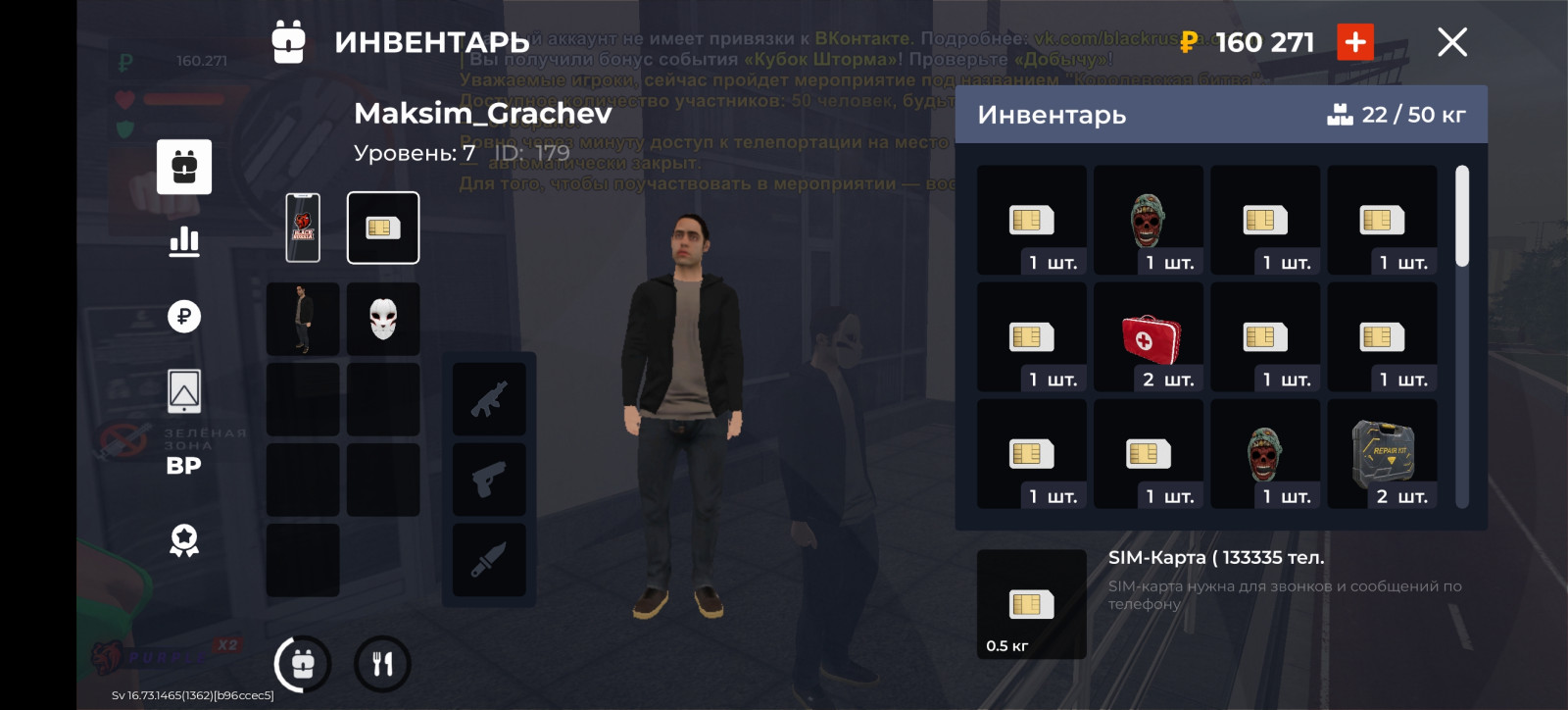Select the assault rifle weapon slot
Viewport: 1568px width, 710px height.
[489, 399]
